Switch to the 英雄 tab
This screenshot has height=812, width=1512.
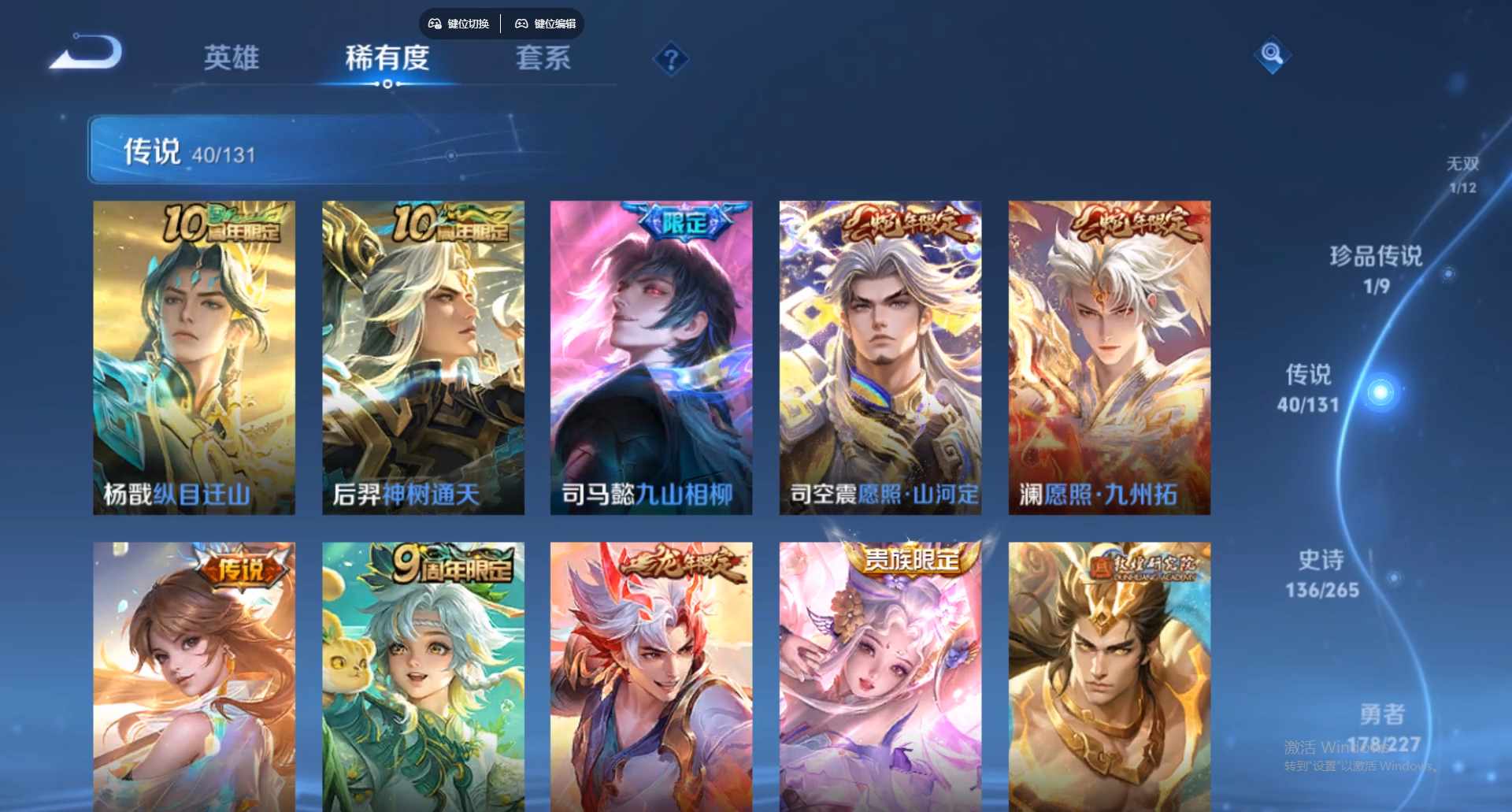click(232, 59)
